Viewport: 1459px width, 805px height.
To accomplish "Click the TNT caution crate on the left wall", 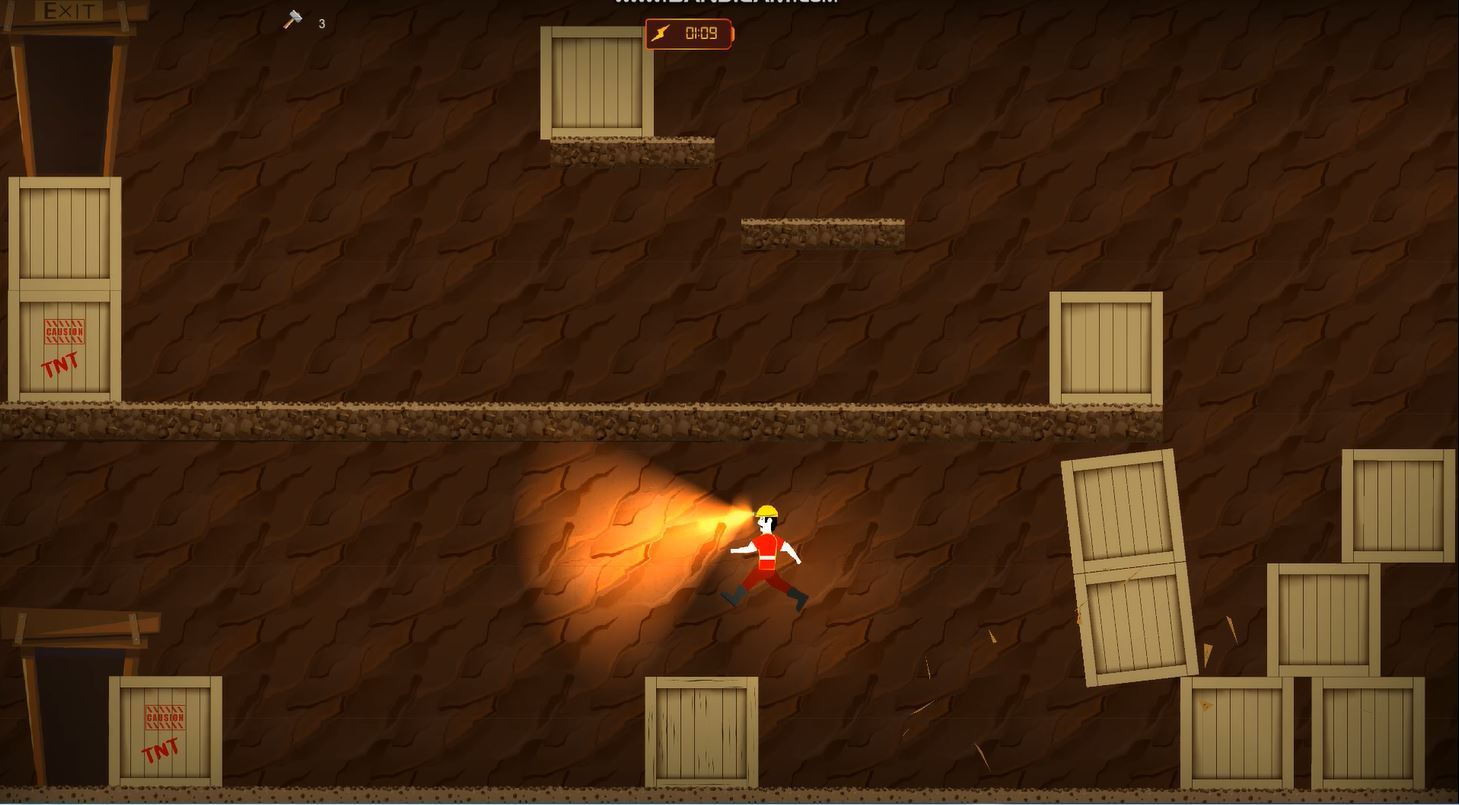I will 60,345.
